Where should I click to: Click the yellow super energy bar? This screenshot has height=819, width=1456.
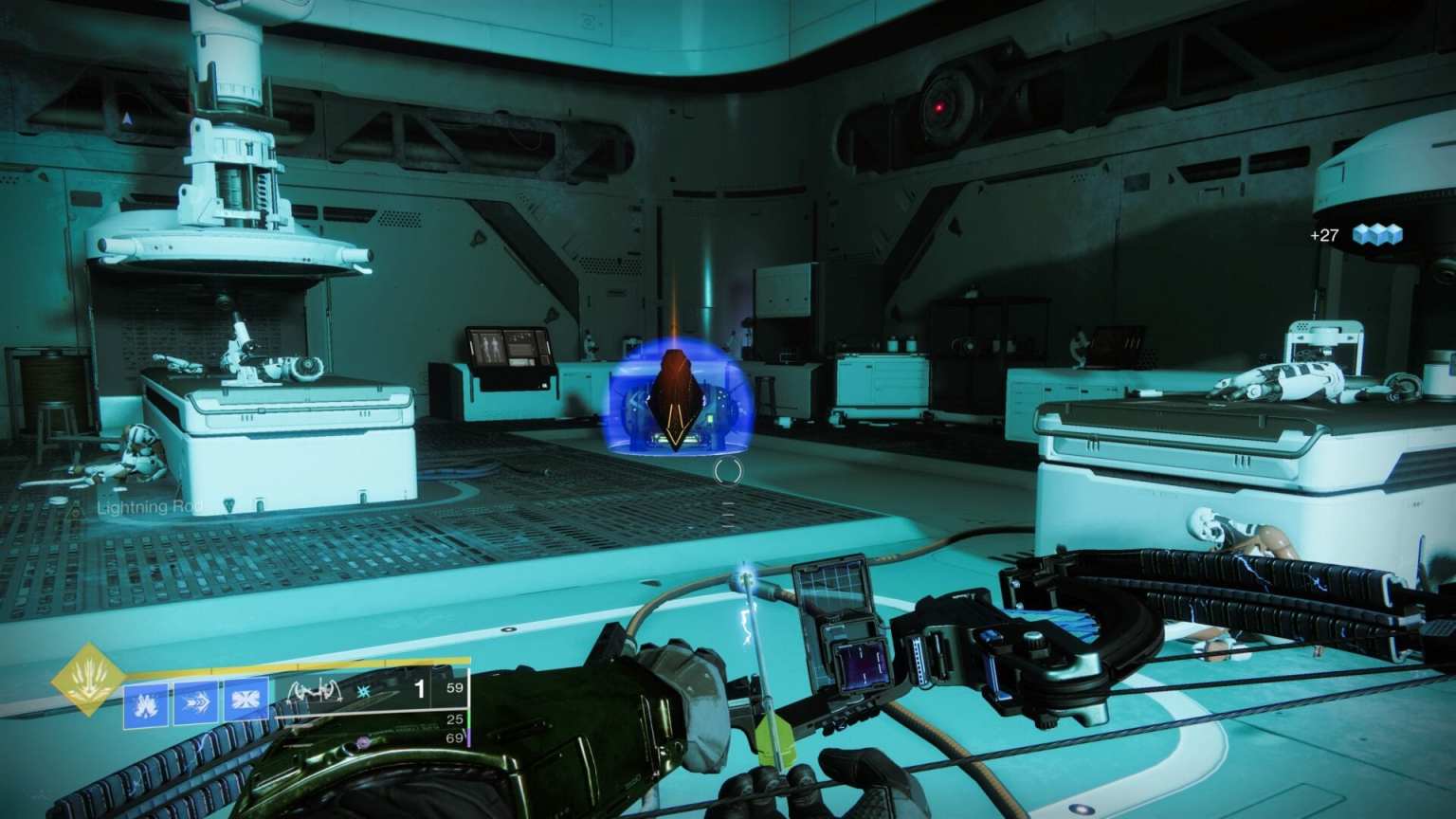(284, 665)
